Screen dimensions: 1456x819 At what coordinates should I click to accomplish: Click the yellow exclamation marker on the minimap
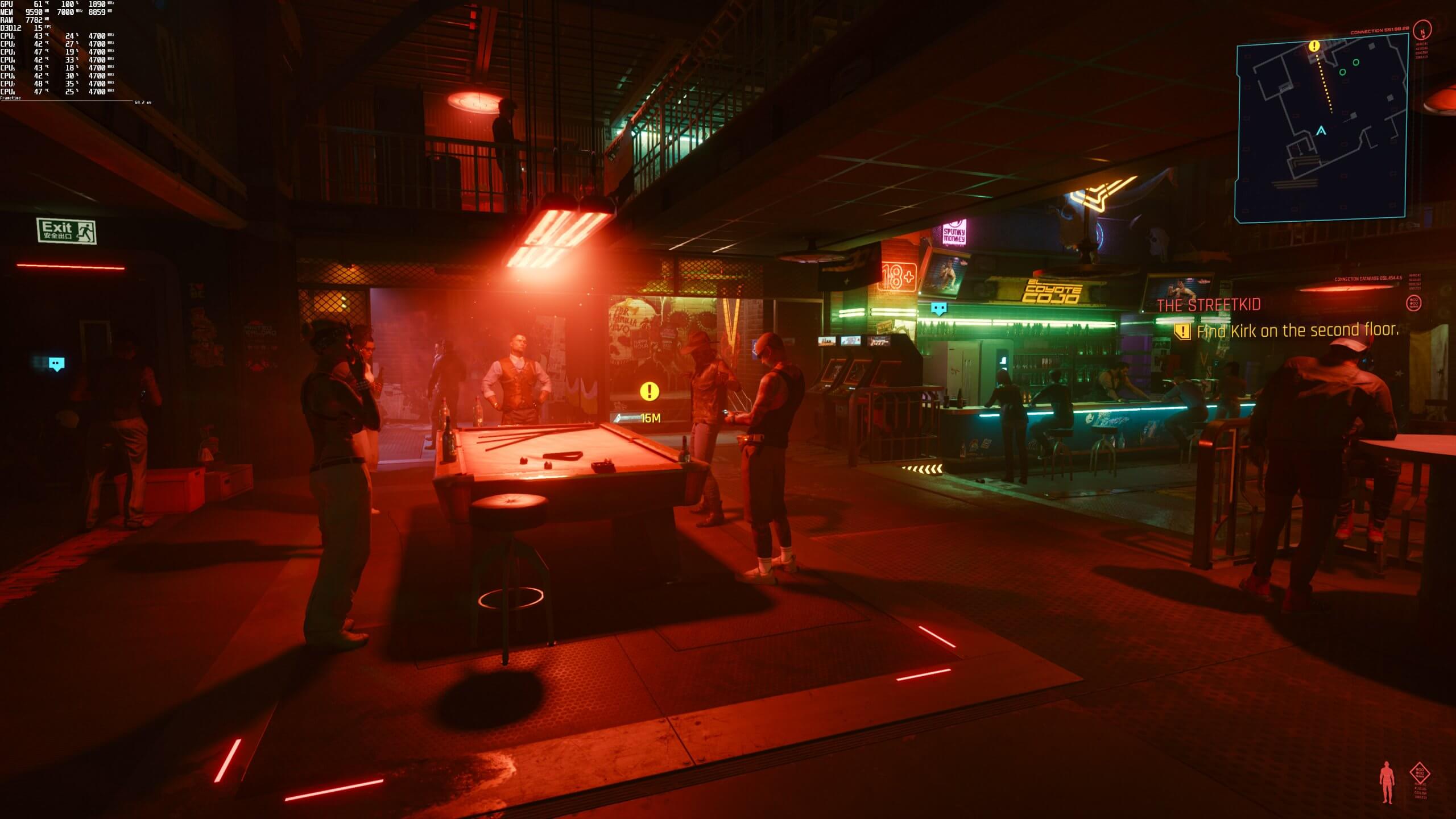(1313, 47)
